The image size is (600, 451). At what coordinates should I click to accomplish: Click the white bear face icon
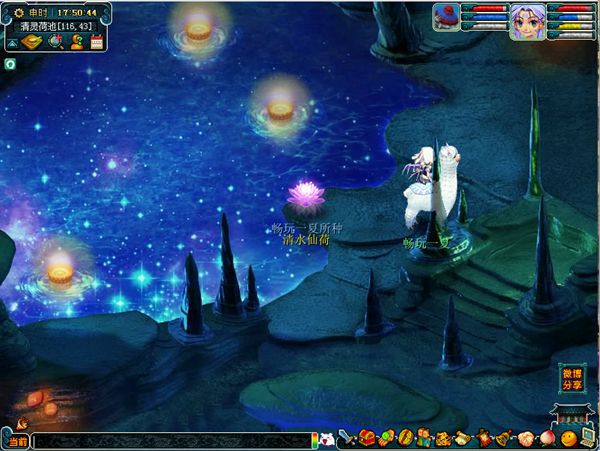click(x=325, y=439)
